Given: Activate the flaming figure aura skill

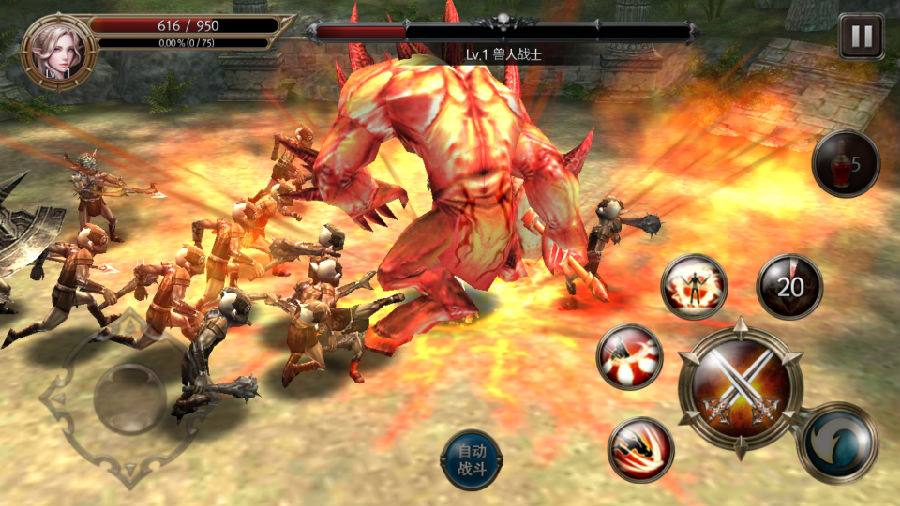Looking at the screenshot, I should (x=694, y=286).
